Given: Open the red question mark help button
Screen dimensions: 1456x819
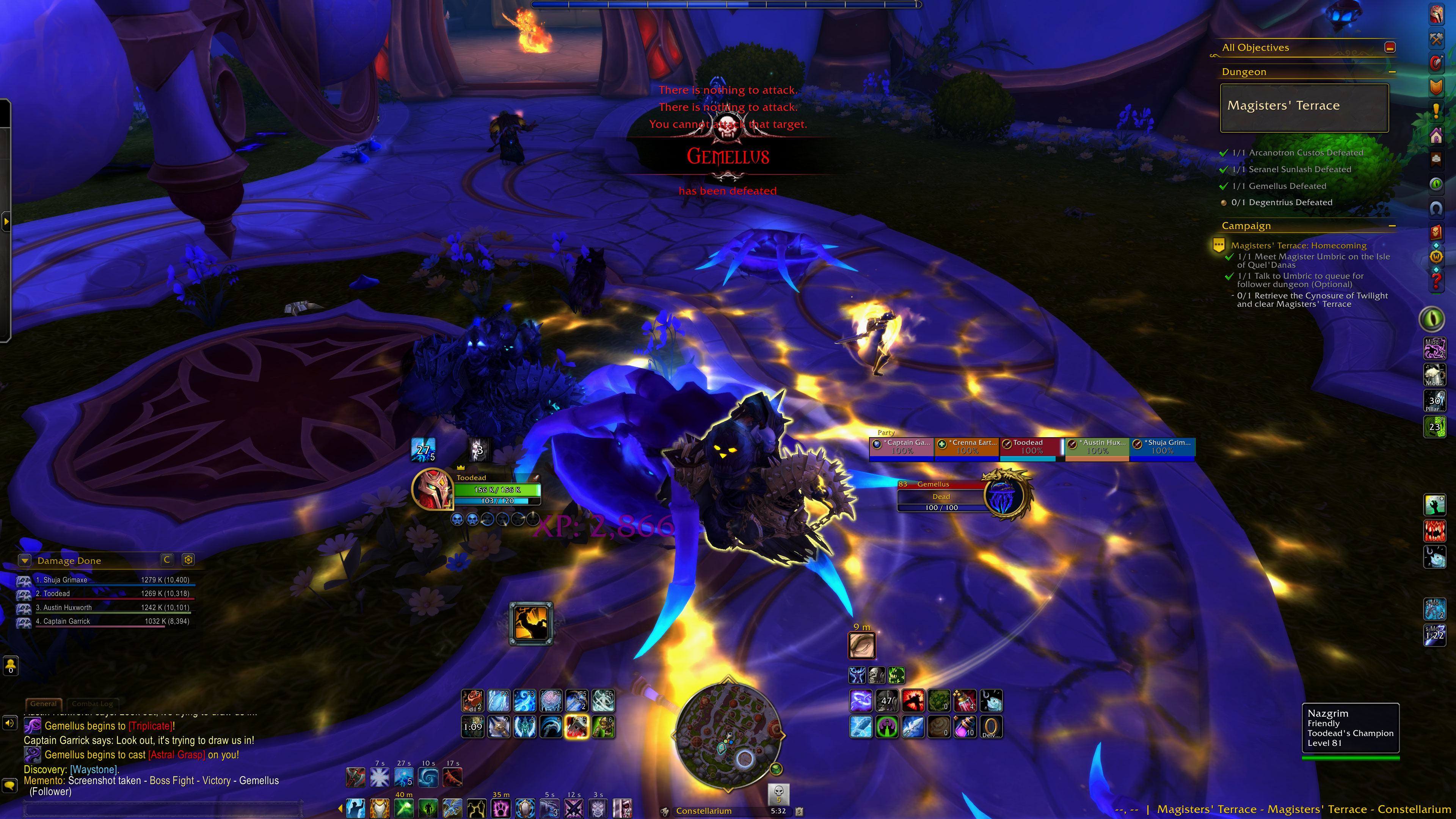Looking at the screenshot, I should pyautogui.click(x=1436, y=281).
